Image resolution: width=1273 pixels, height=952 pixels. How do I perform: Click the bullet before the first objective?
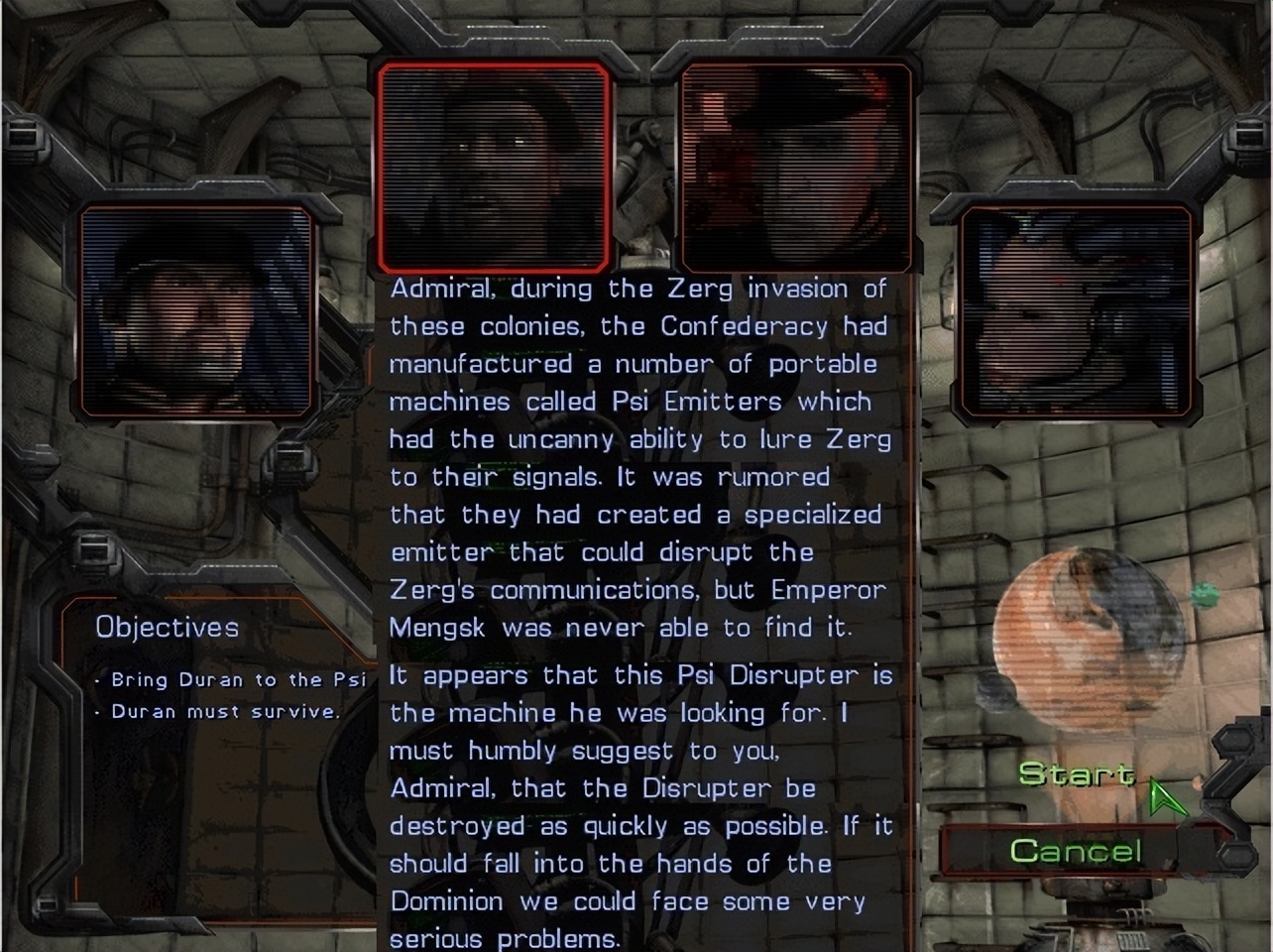coord(96,679)
